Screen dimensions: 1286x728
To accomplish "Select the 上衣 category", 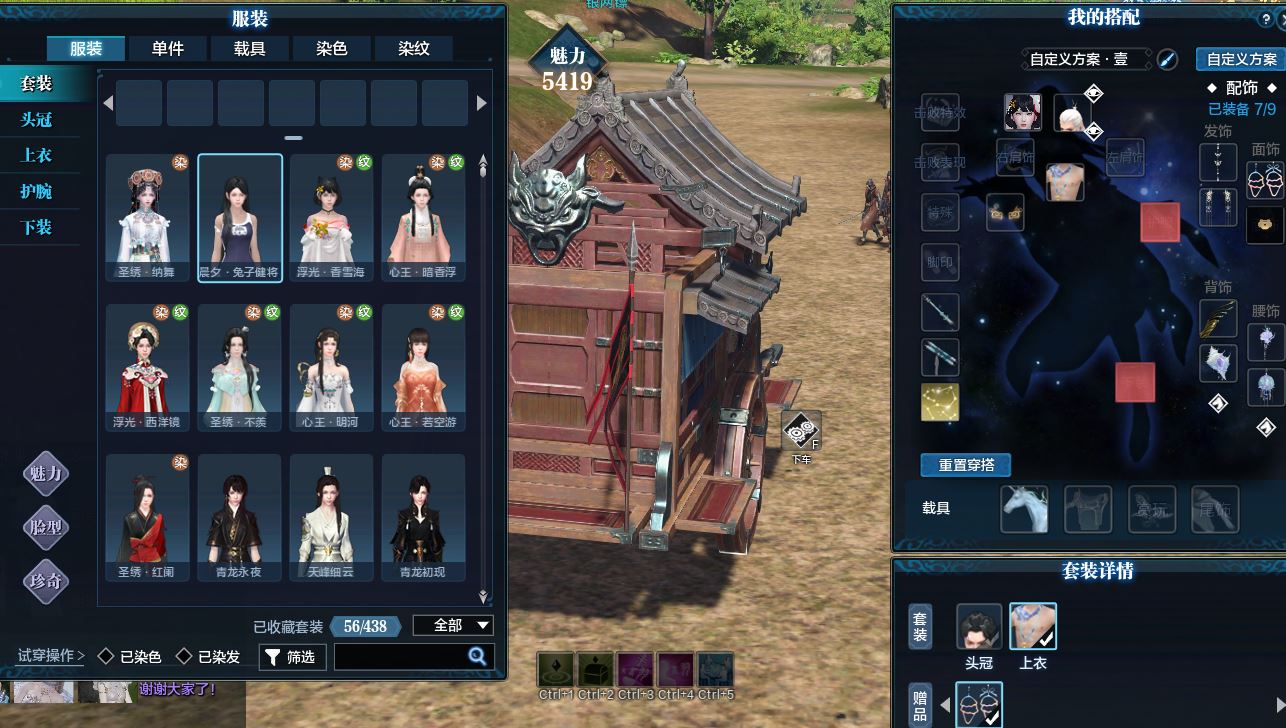I will pos(37,156).
